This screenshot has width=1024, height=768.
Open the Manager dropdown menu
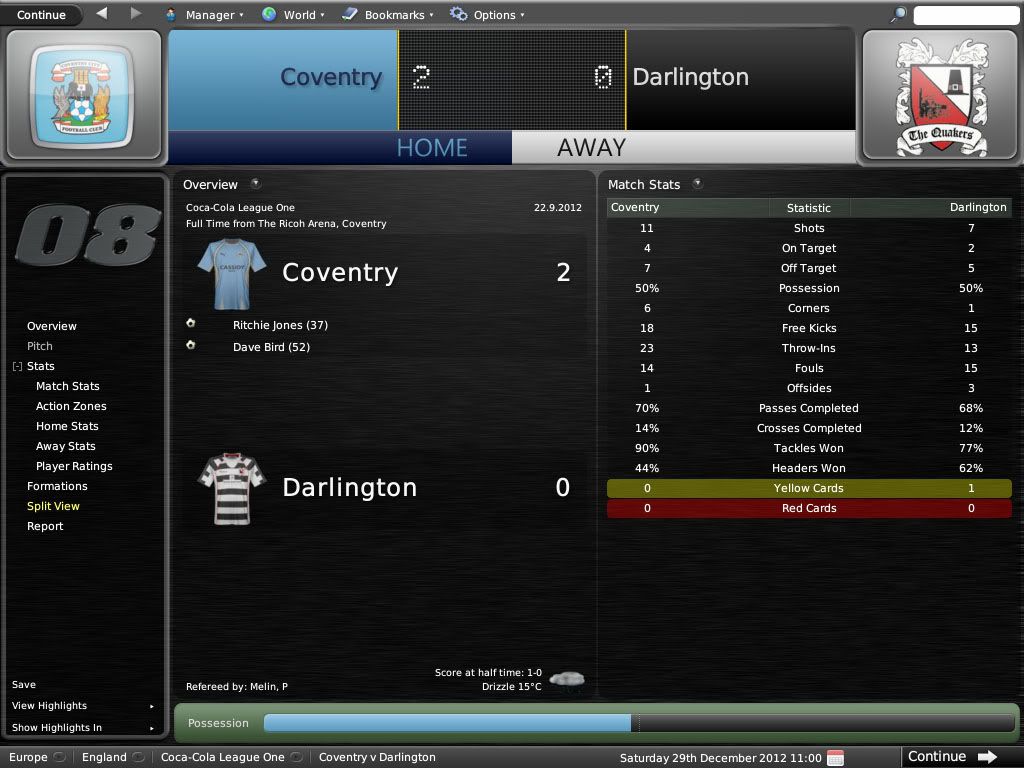tap(203, 15)
